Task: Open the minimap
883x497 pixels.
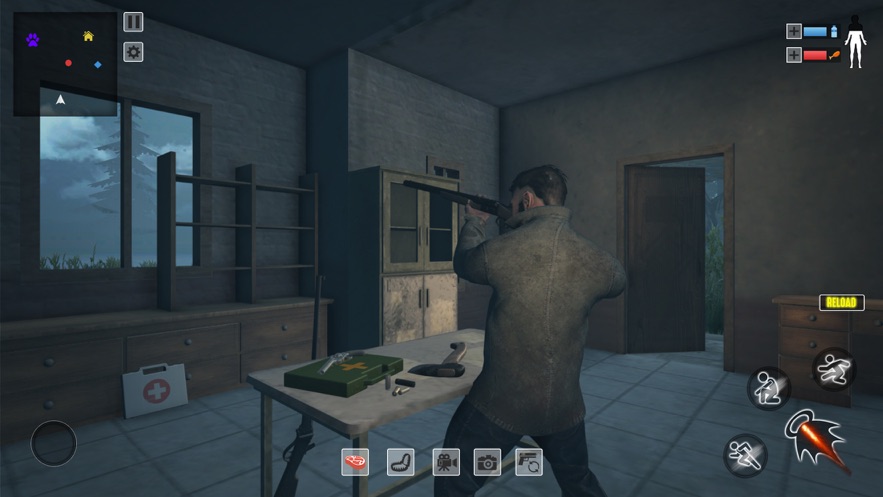Action: (65, 64)
